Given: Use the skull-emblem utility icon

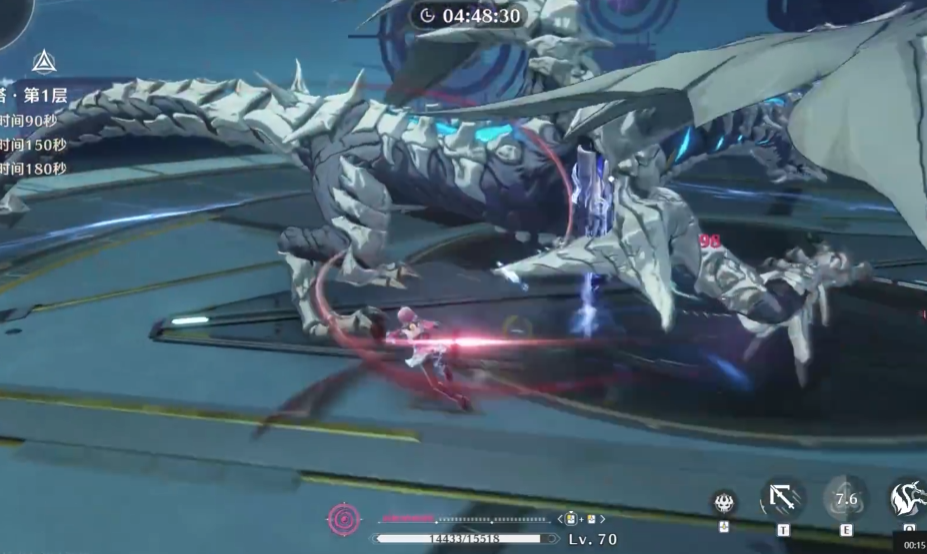Looking at the screenshot, I should click(x=724, y=501).
